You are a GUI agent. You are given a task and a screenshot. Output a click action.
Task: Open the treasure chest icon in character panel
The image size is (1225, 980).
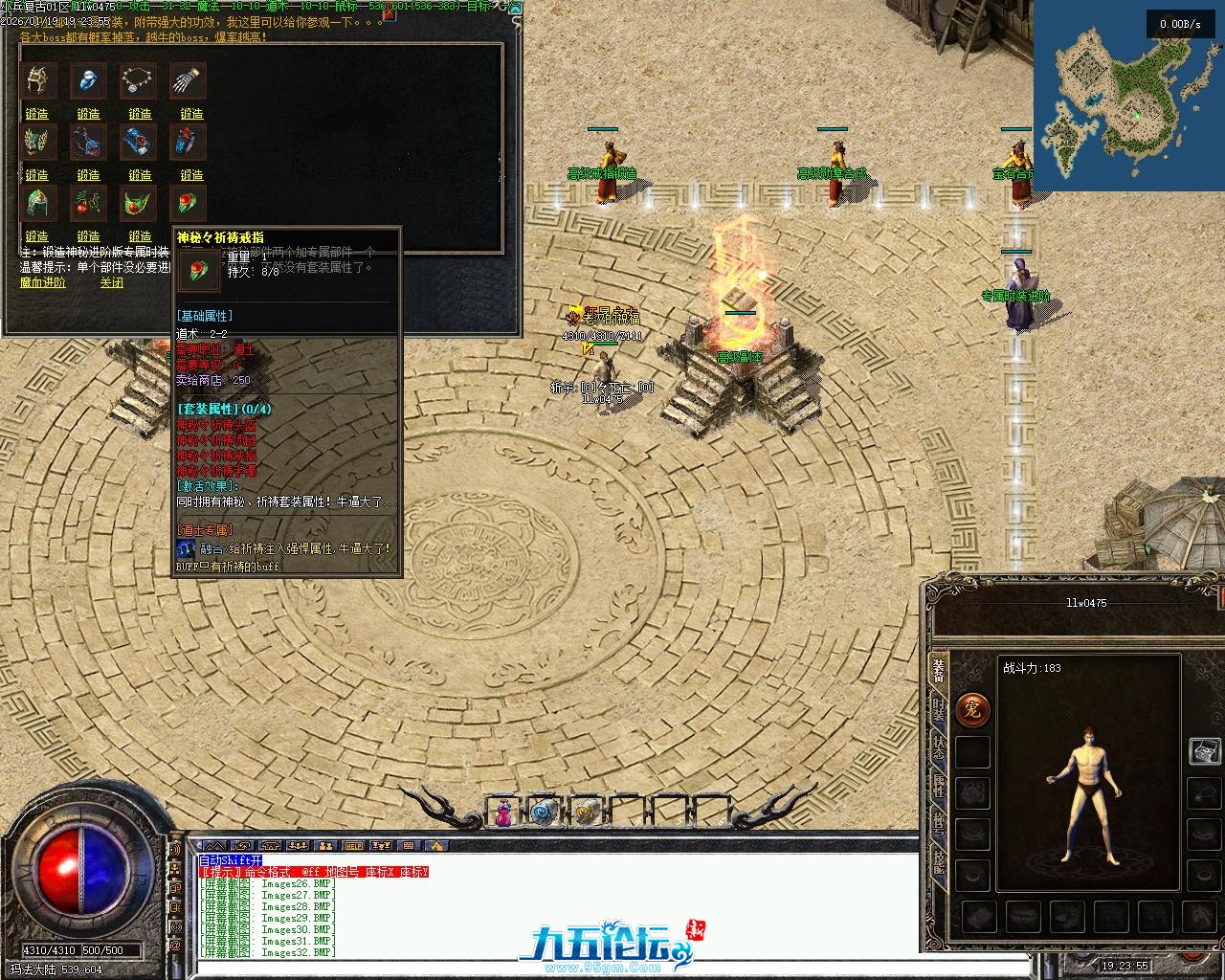pos(1204,751)
